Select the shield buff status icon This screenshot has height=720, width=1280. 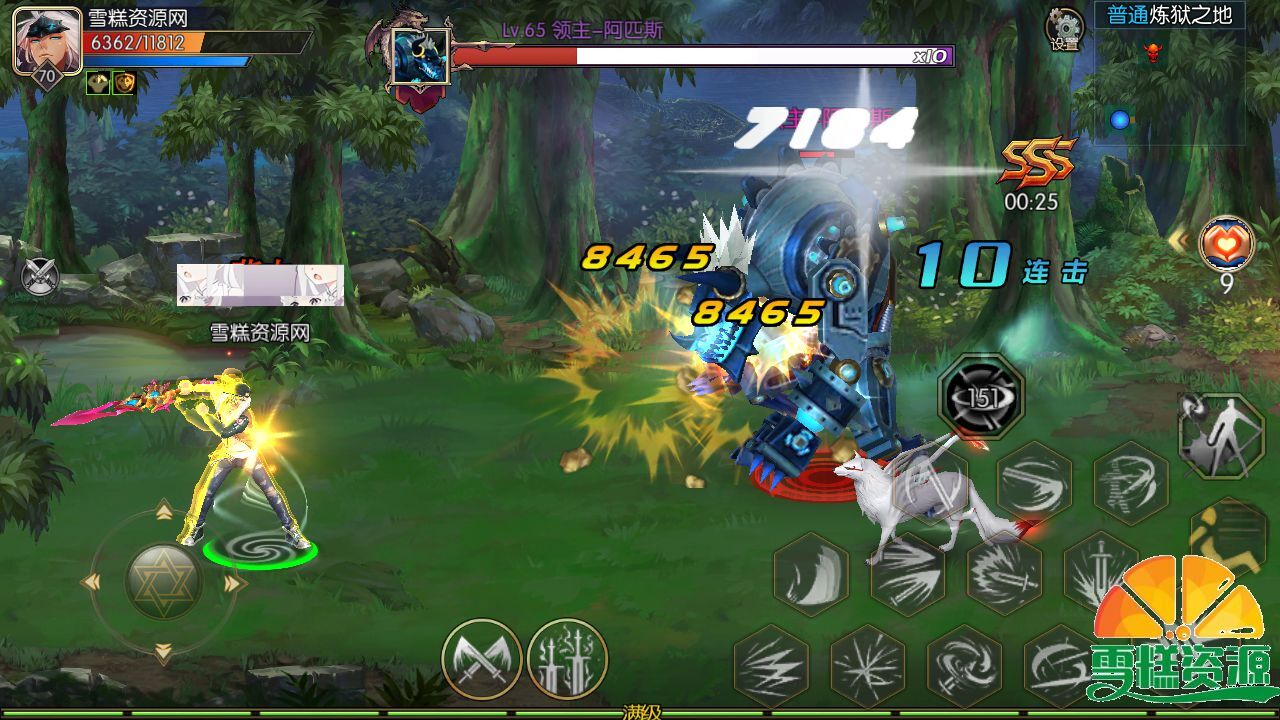[x=123, y=83]
